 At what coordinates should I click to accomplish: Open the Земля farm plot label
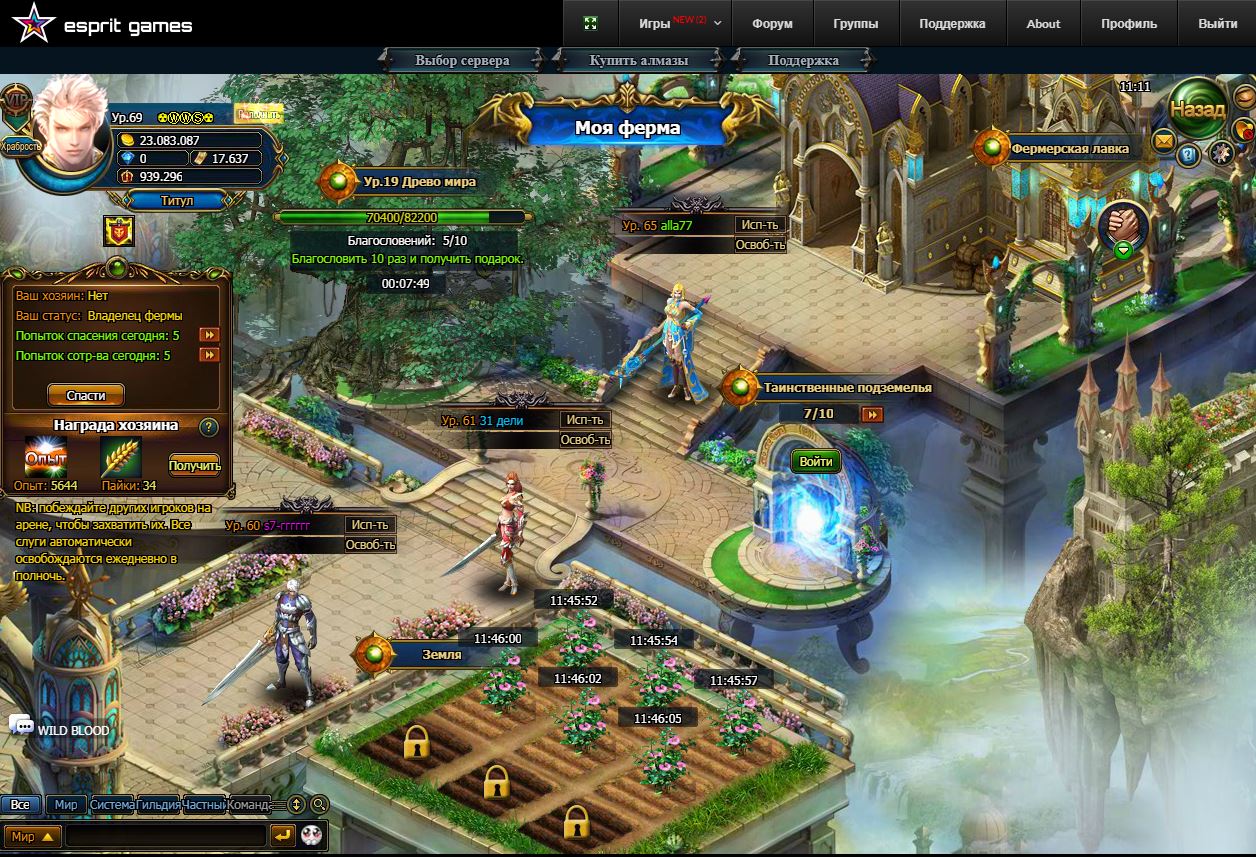pos(441,654)
